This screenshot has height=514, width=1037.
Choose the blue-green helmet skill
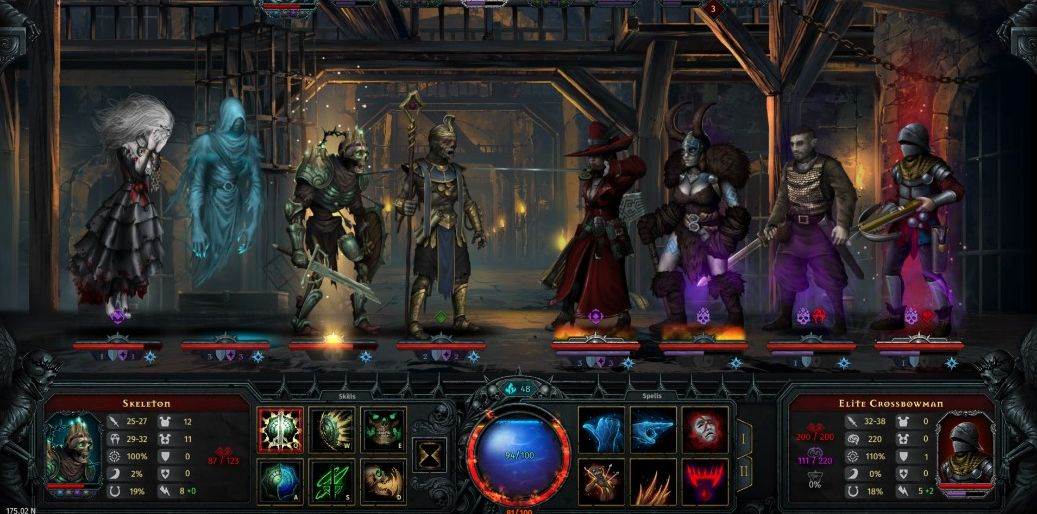click(x=279, y=481)
